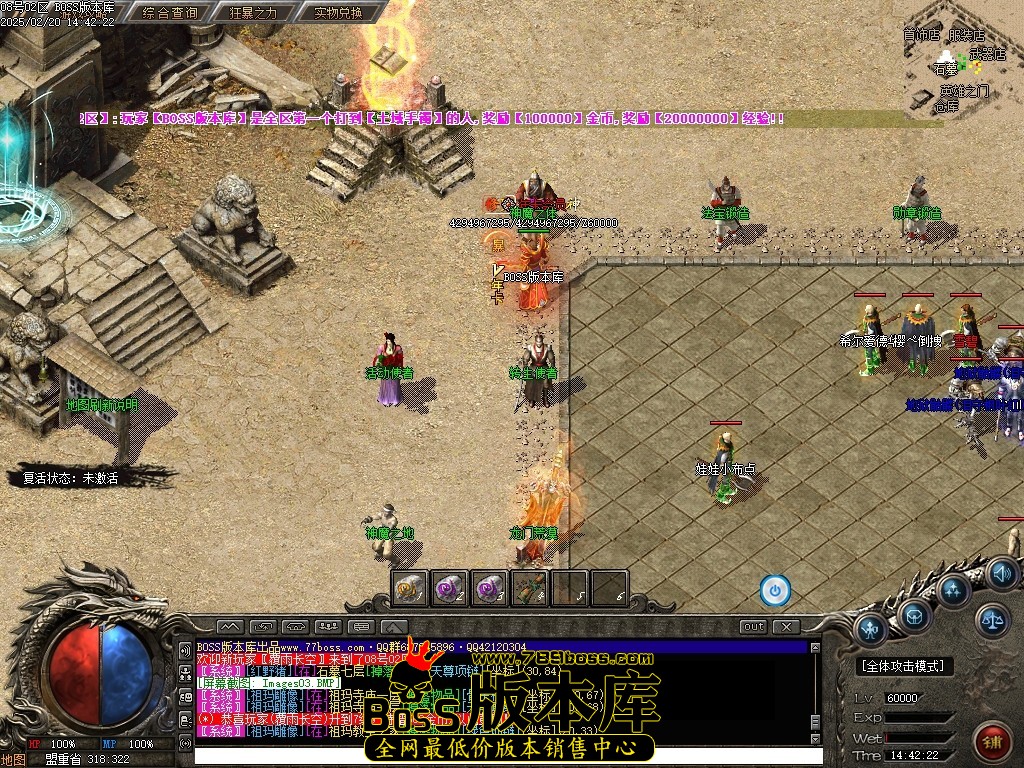Image resolution: width=1024 pixels, height=768 pixels.
Task: Close the chat panel with X
Action: 787,627
